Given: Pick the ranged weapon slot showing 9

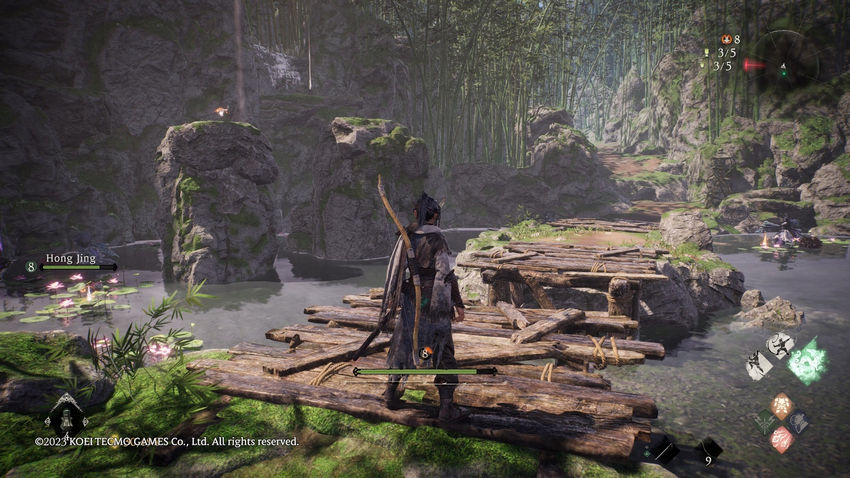Looking at the screenshot, I should click(x=708, y=450).
